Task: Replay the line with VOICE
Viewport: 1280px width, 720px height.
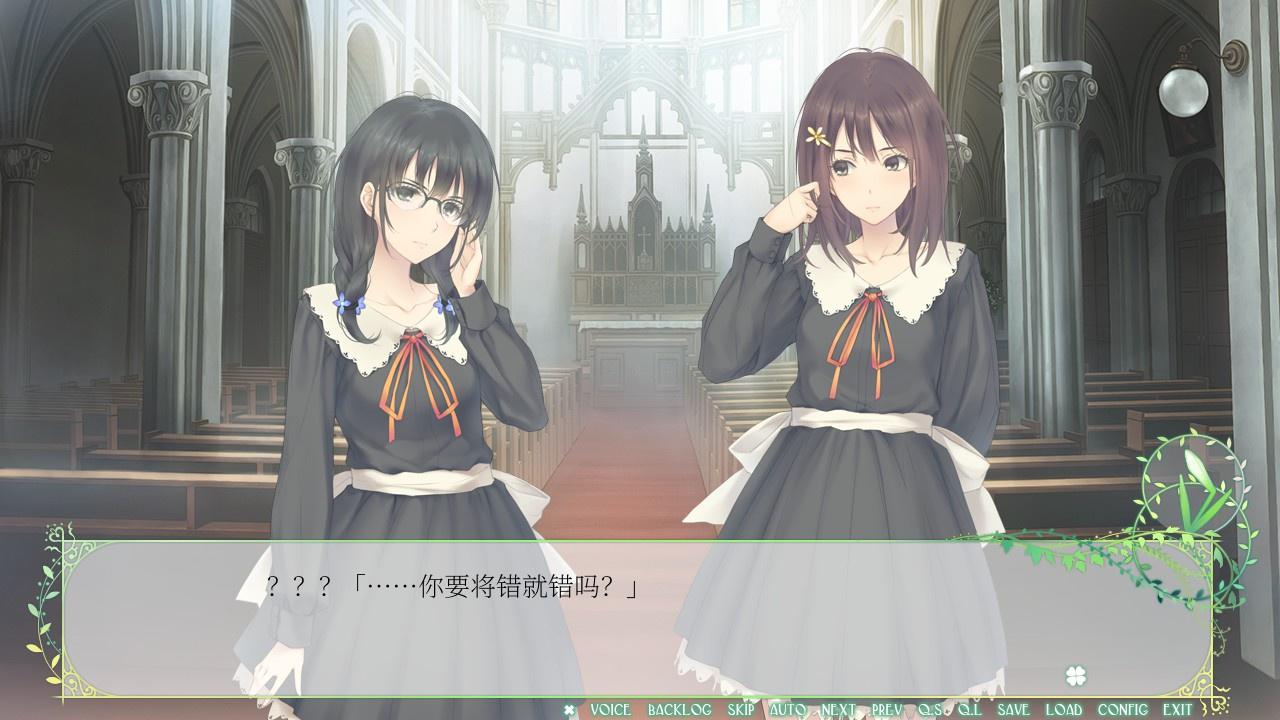Action: [610, 710]
